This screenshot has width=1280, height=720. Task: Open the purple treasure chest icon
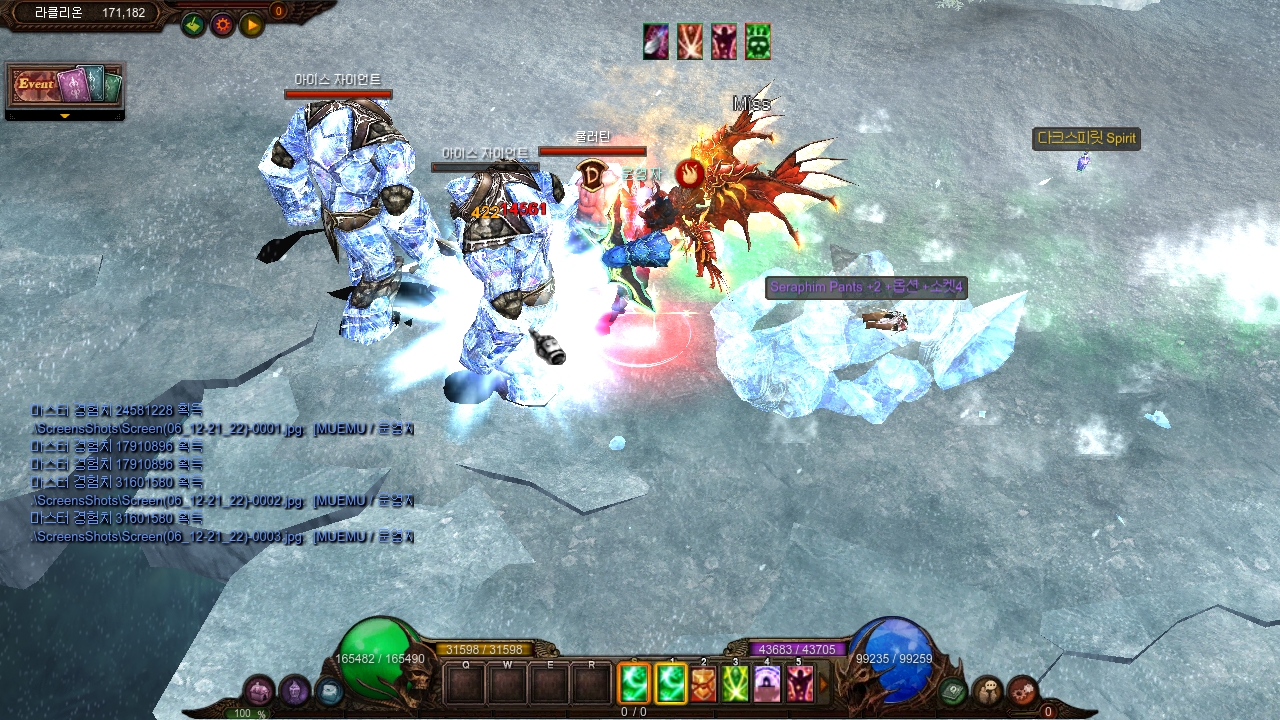click(x=259, y=690)
